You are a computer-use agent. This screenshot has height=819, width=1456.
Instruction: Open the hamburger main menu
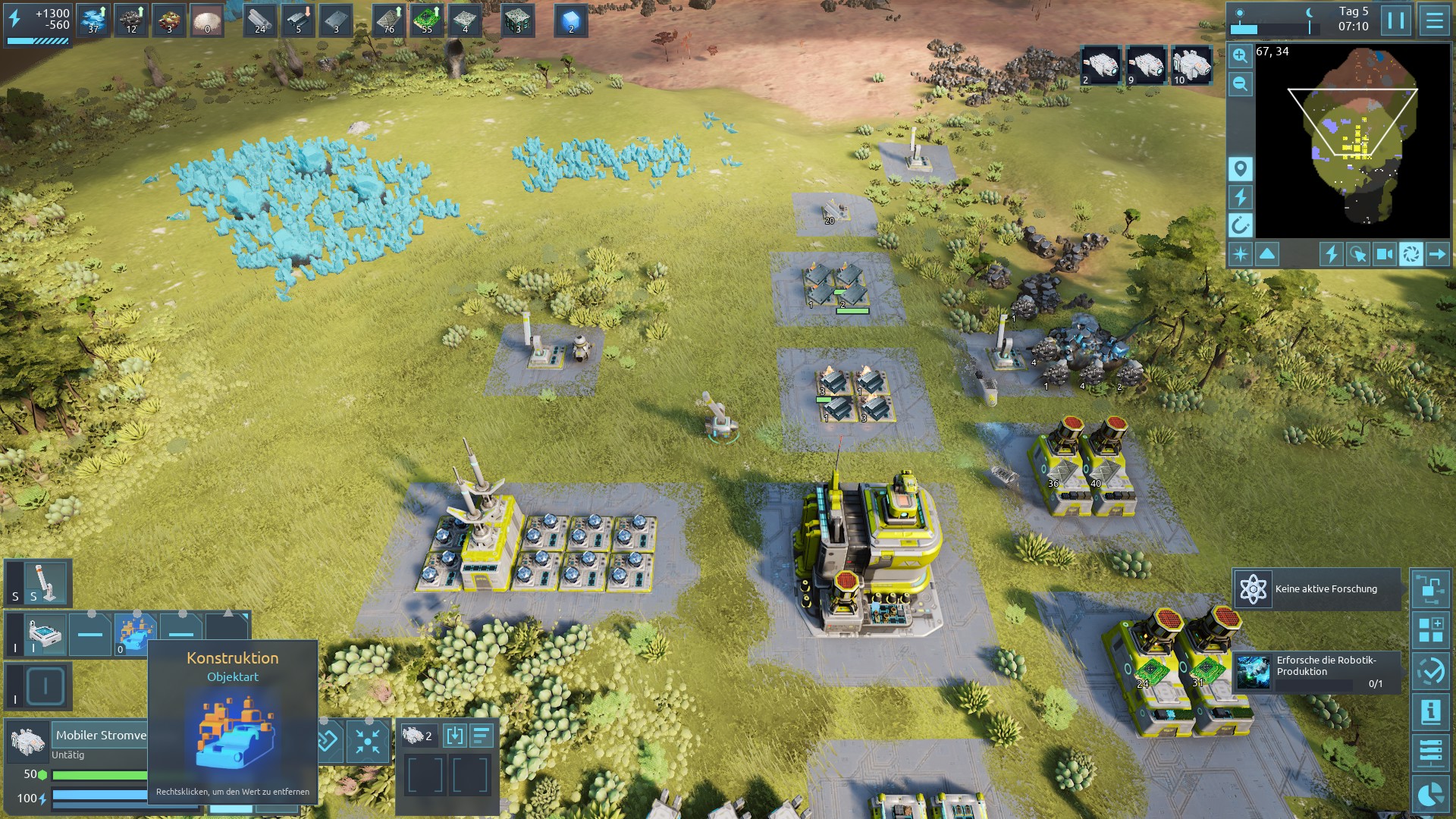[x=1434, y=20]
